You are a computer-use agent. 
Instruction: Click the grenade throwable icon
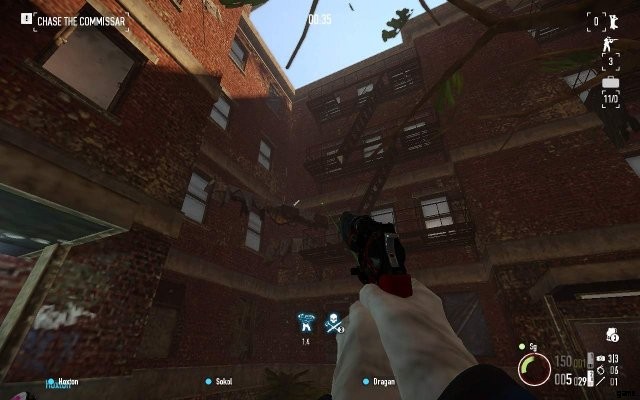tap(599, 370)
